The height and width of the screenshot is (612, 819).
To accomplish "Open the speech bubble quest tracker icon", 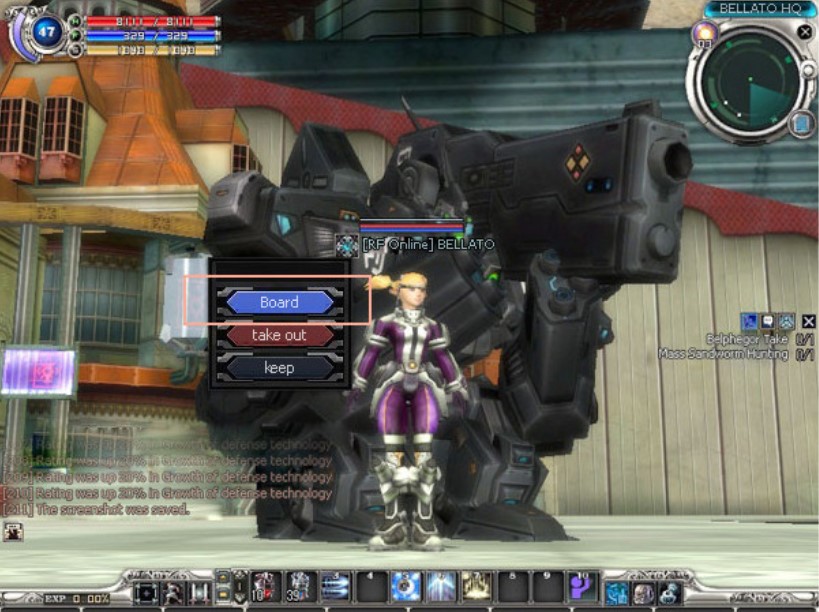I will (767, 321).
